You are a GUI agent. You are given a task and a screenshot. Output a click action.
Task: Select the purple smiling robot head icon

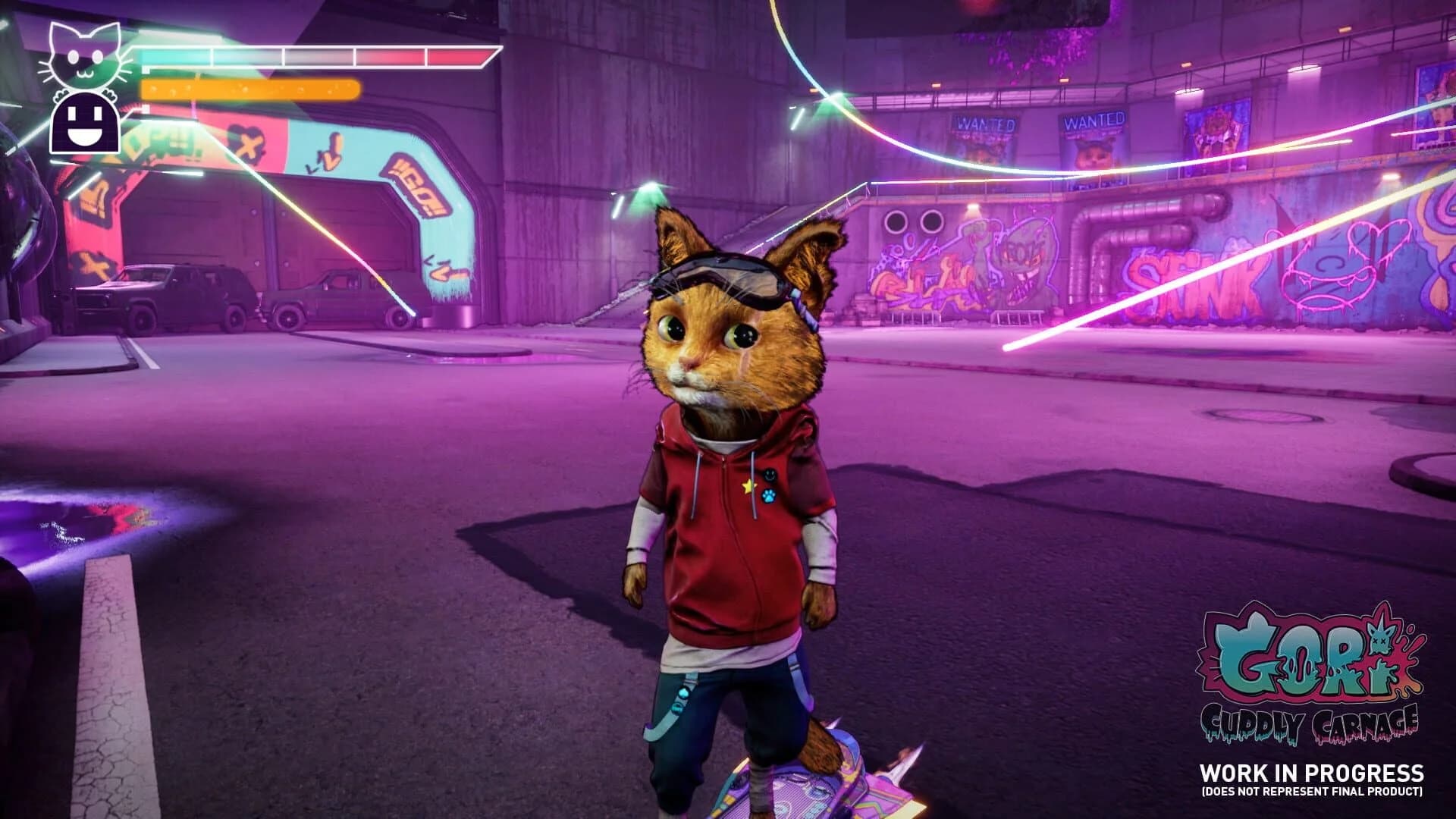pos(83,125)
